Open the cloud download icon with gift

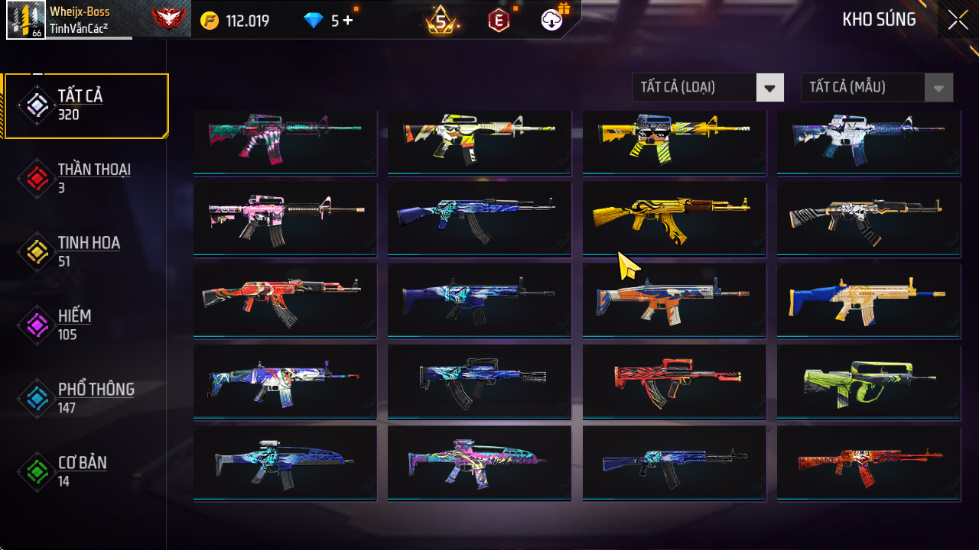[553, 19]
